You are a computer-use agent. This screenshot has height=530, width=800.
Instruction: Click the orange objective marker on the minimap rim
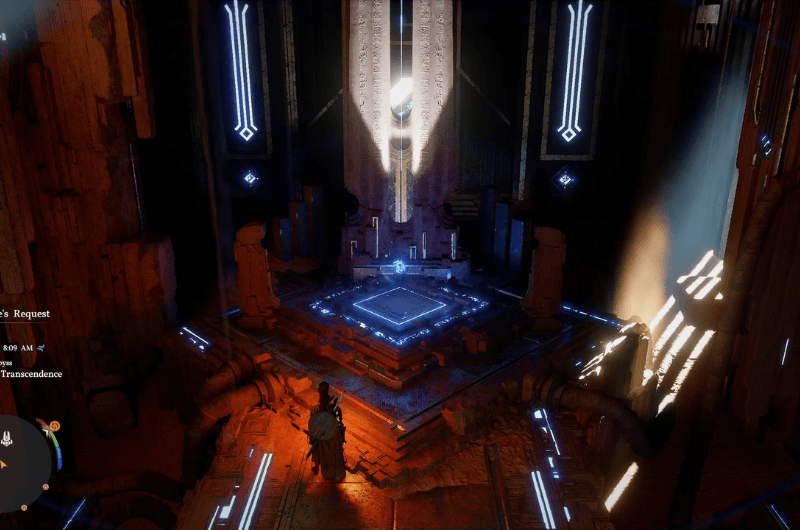coord(54,426)
